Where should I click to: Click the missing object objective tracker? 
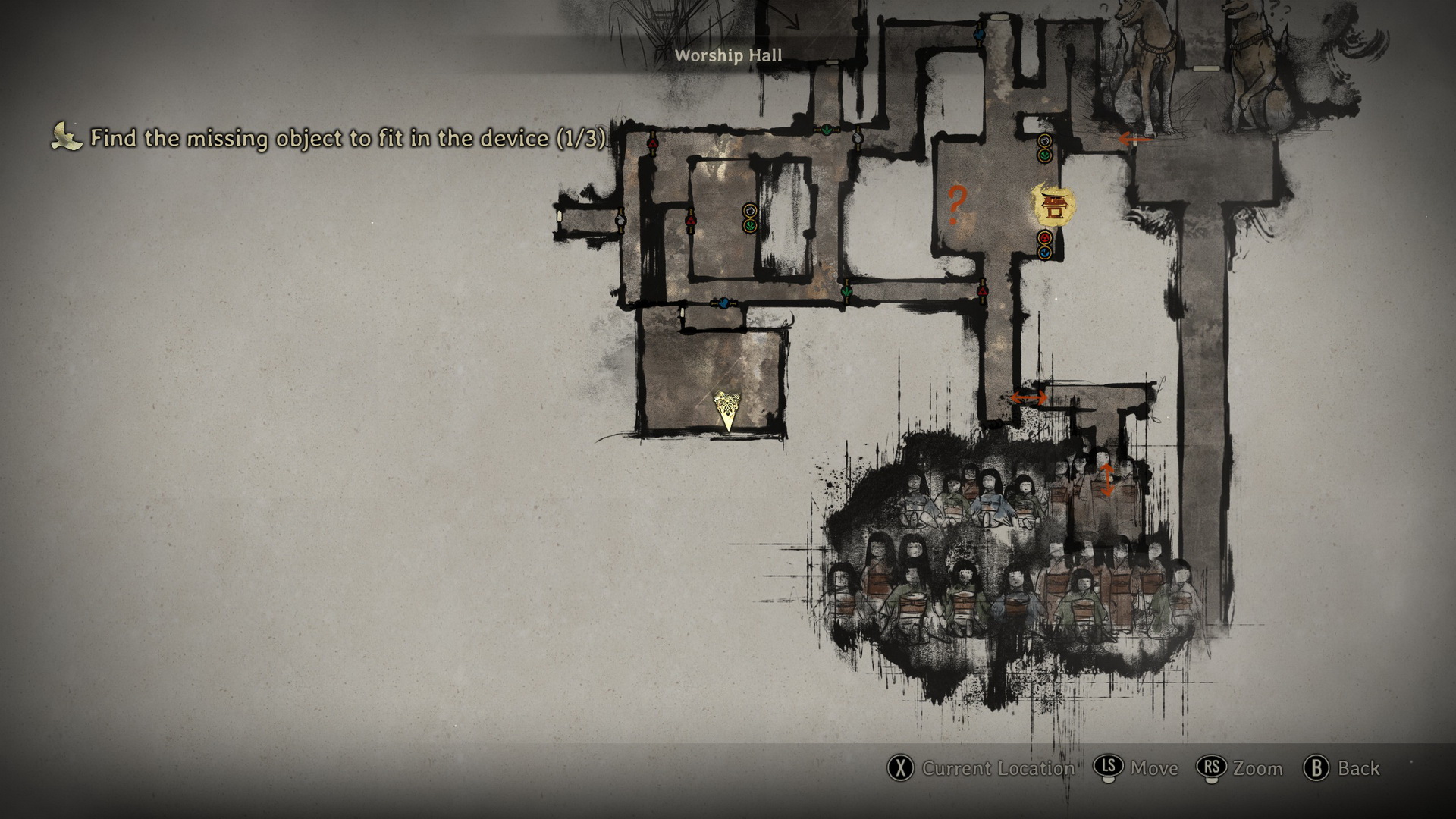347,138
